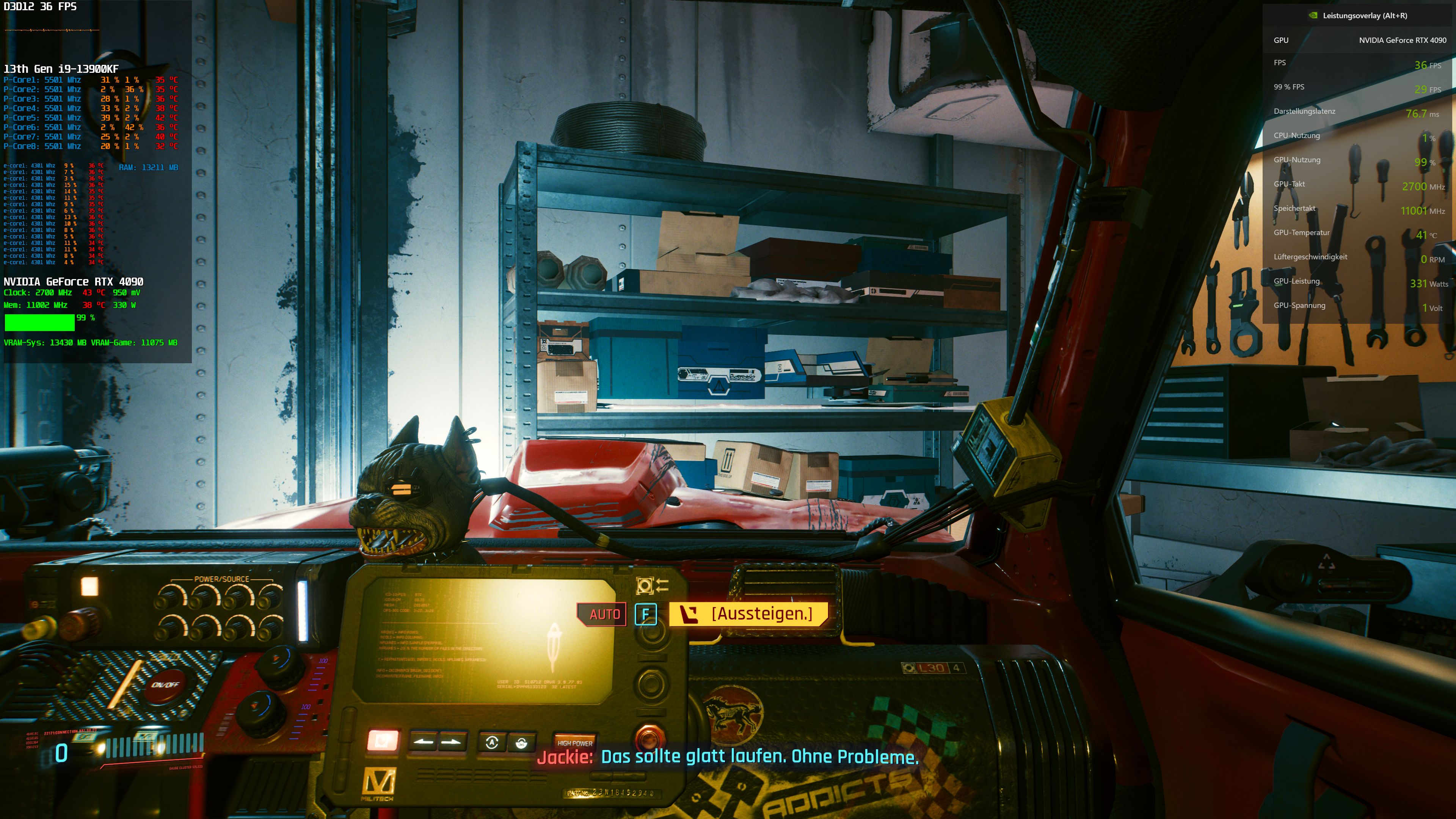This screenshot has height=819, width=1456.
Task: Click the padlock icon button beside the auto icon
Action: click(522, 743)
